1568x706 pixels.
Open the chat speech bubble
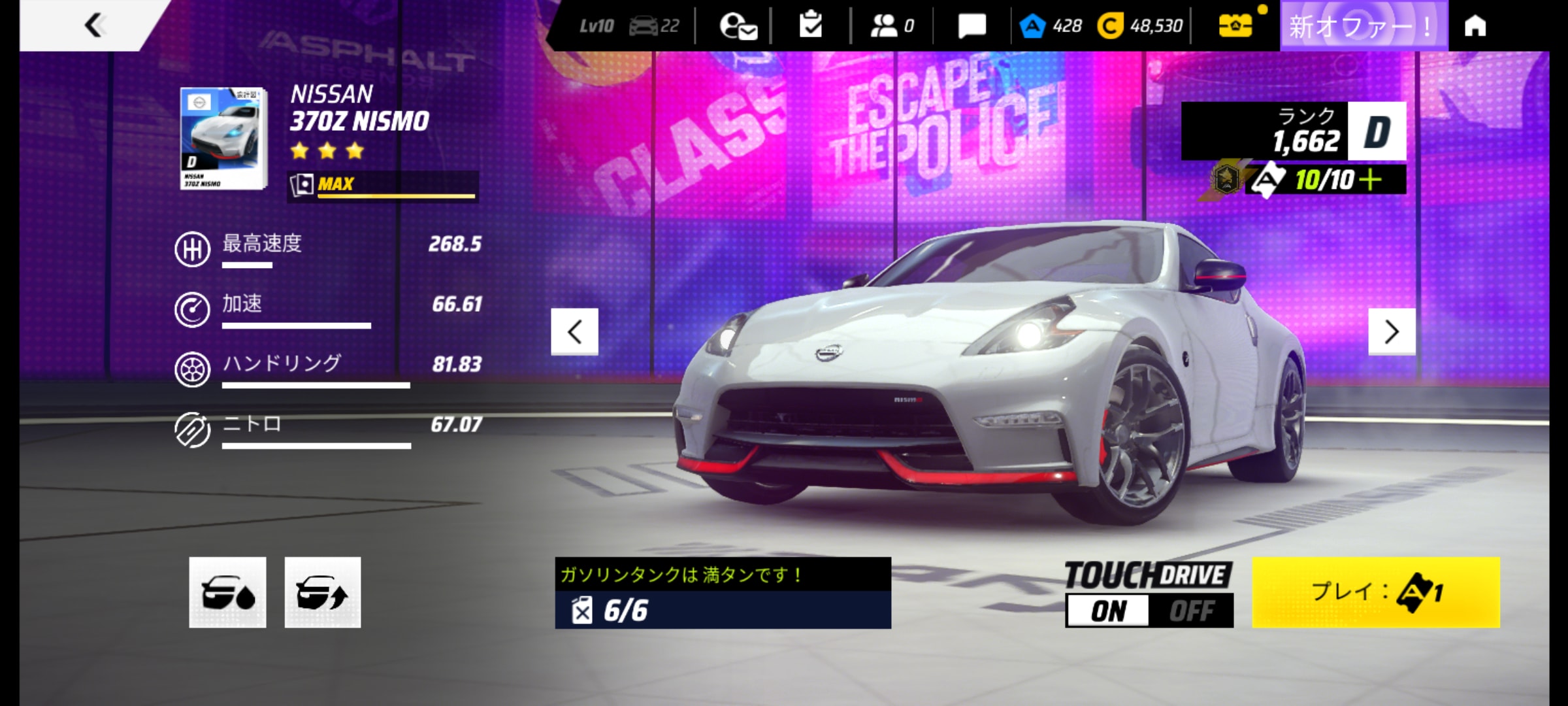(x=972, y=26)
